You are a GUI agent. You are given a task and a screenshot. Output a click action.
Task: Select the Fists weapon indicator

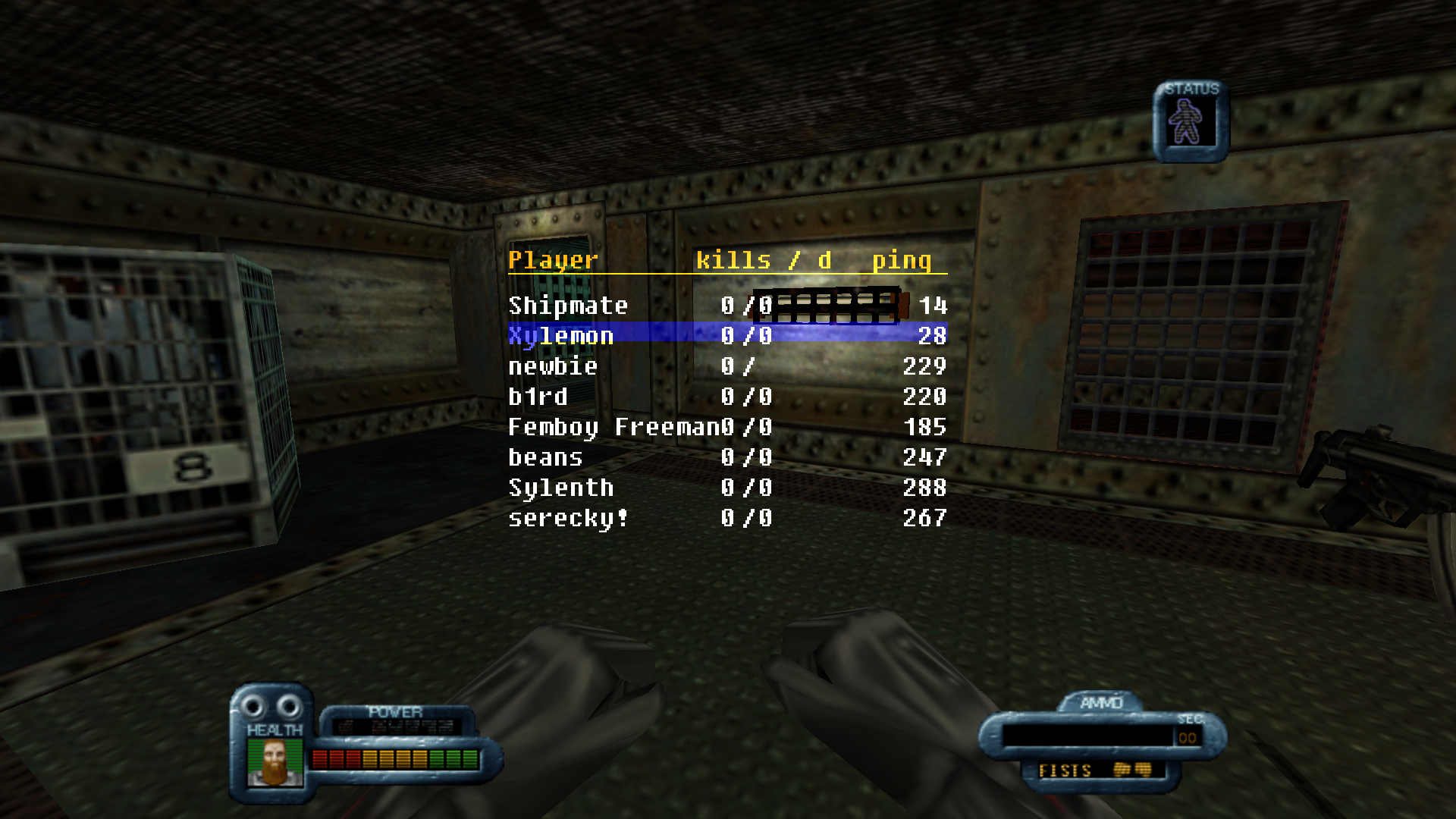[1094, 770]
